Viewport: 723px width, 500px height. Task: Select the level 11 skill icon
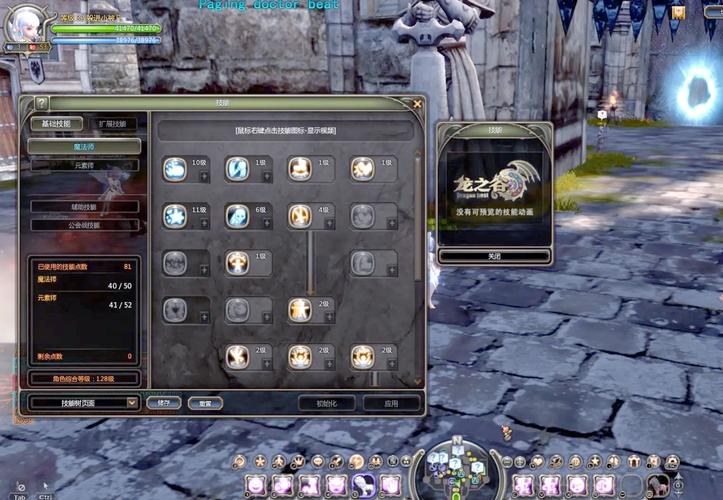tap(175, 216)
